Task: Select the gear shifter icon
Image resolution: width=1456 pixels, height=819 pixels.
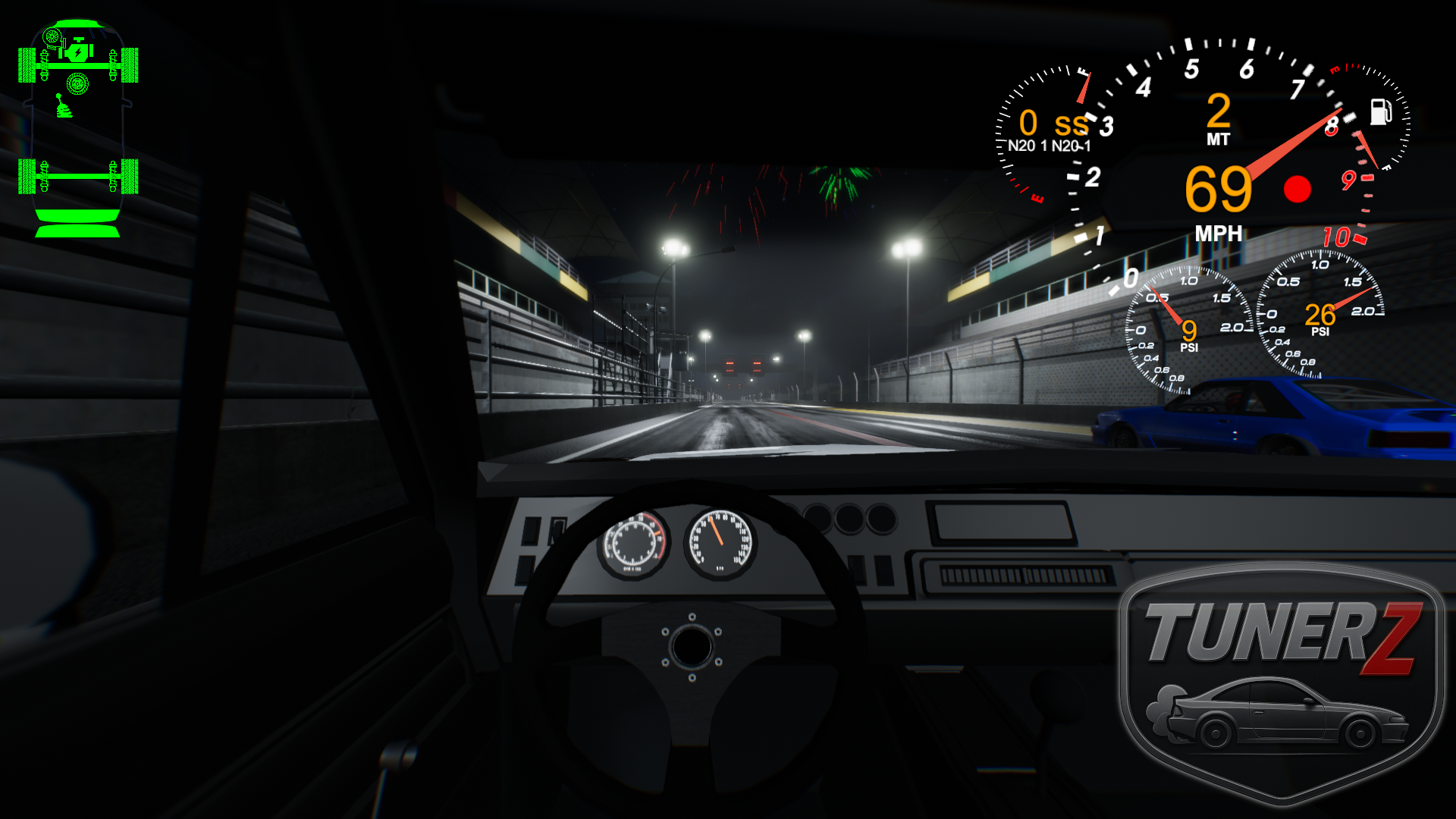Action: pyautogui.click(x=64, y=106)
